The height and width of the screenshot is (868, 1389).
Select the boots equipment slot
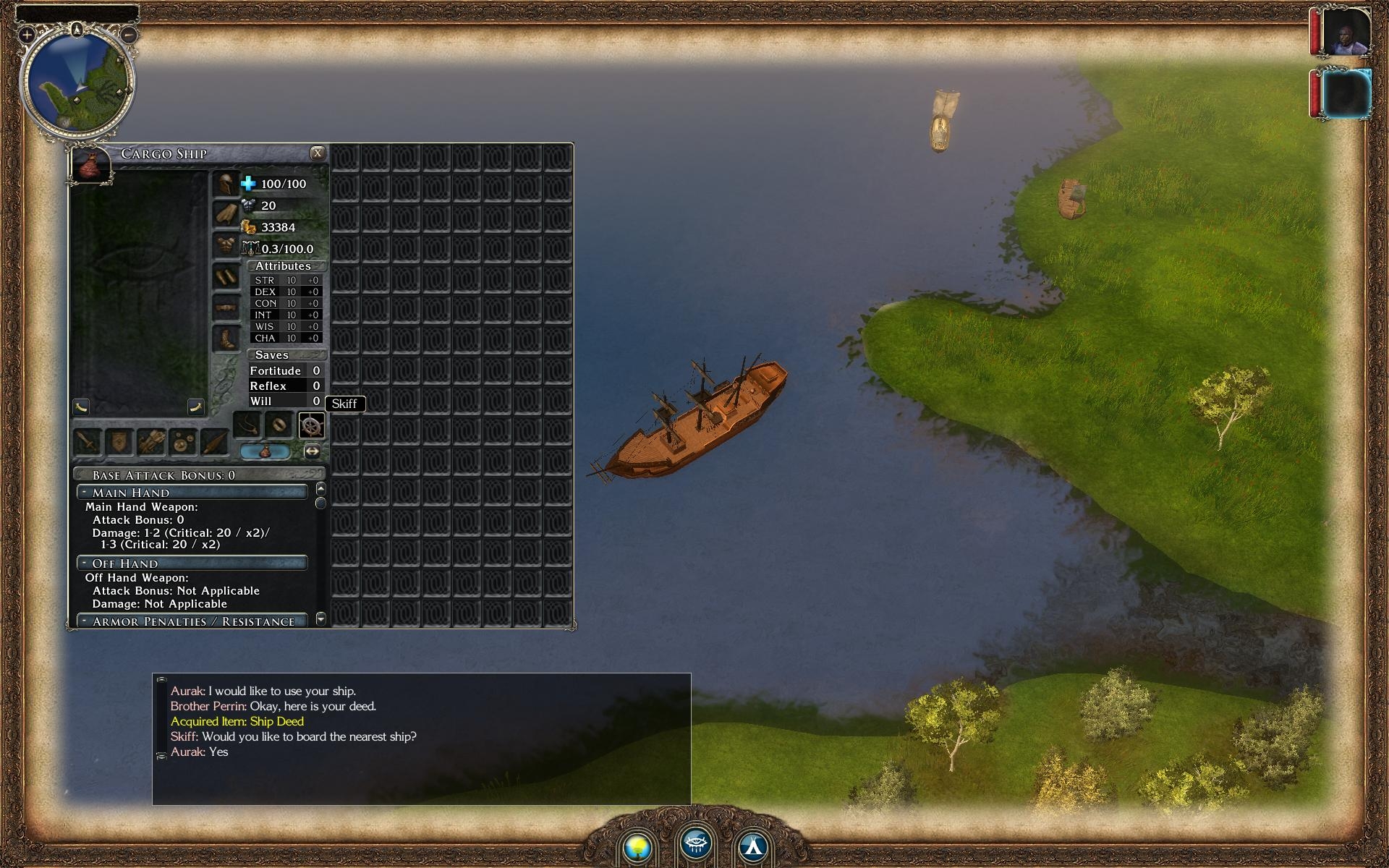(x=226, y=339)
